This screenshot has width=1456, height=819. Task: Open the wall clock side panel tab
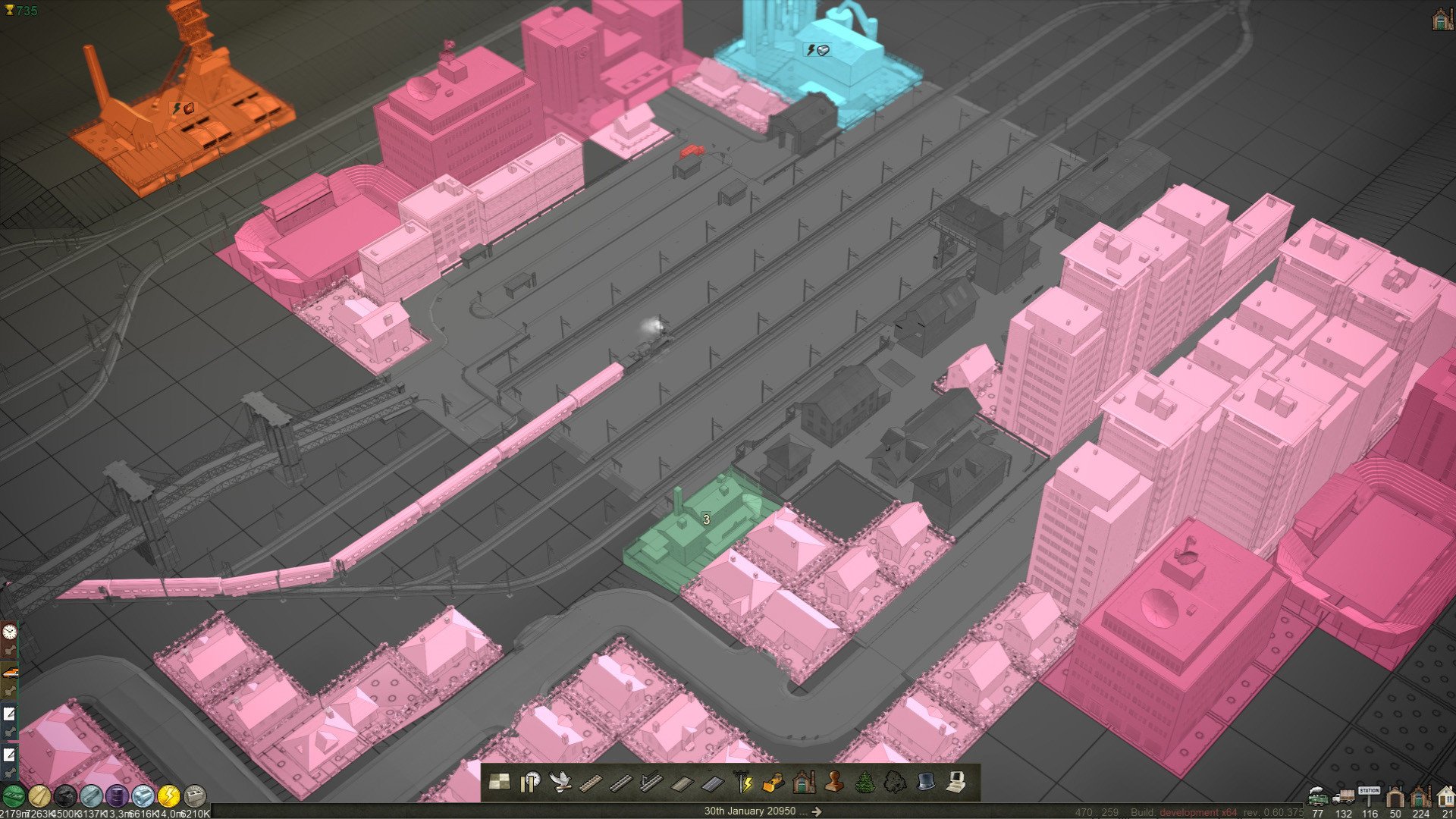[x=9, y=632]
